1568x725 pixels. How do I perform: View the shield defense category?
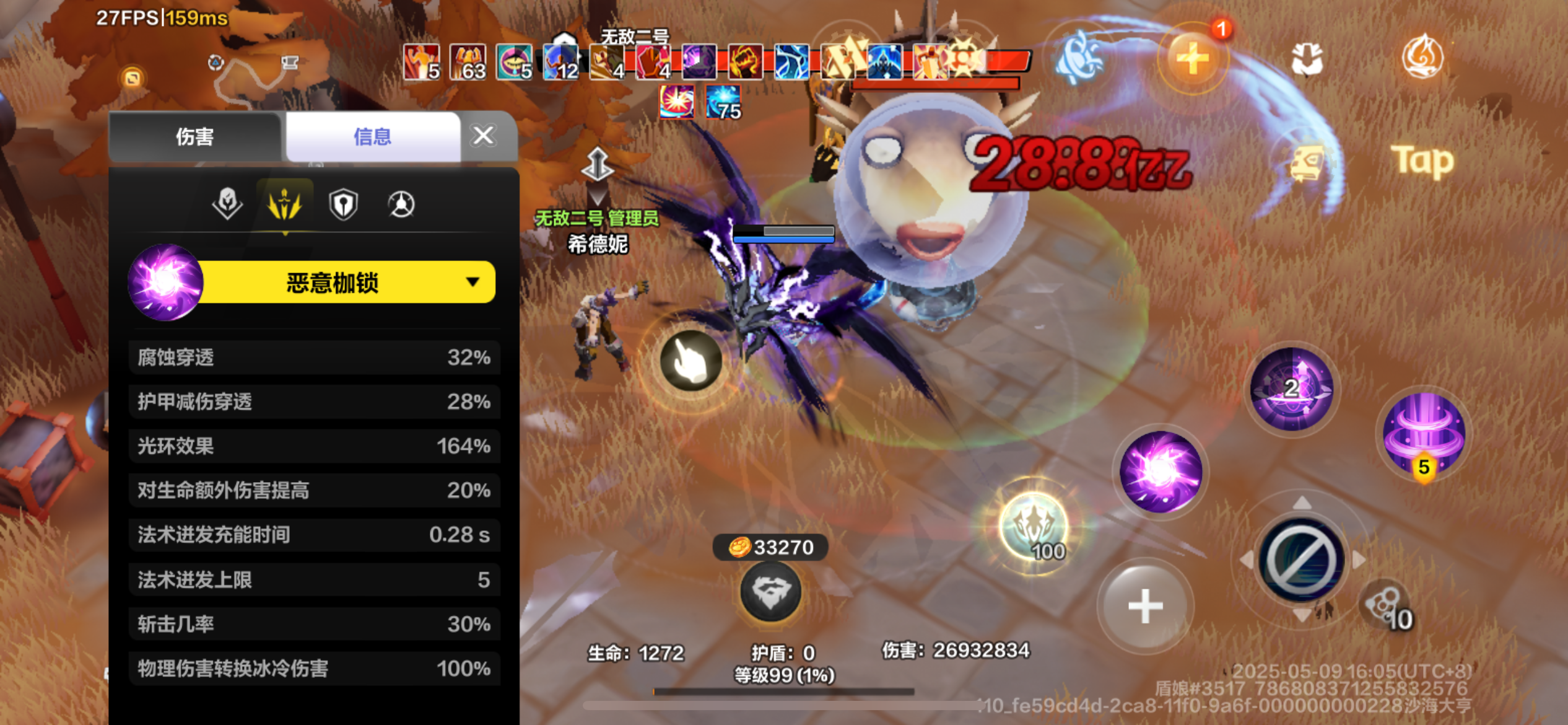click(x=342, y=203)
